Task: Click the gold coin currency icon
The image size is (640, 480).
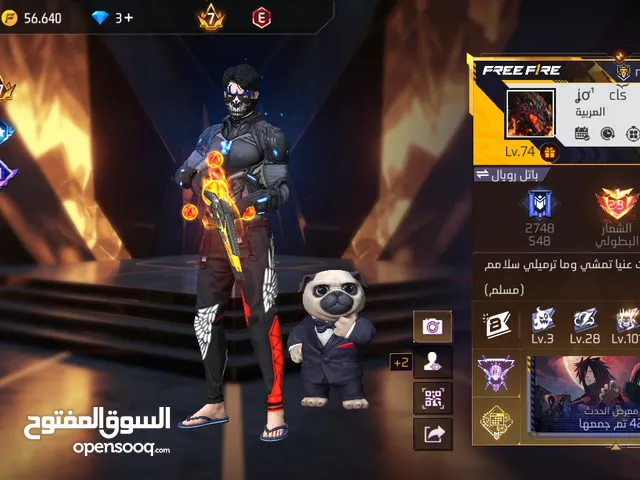Action: point(10,18)
